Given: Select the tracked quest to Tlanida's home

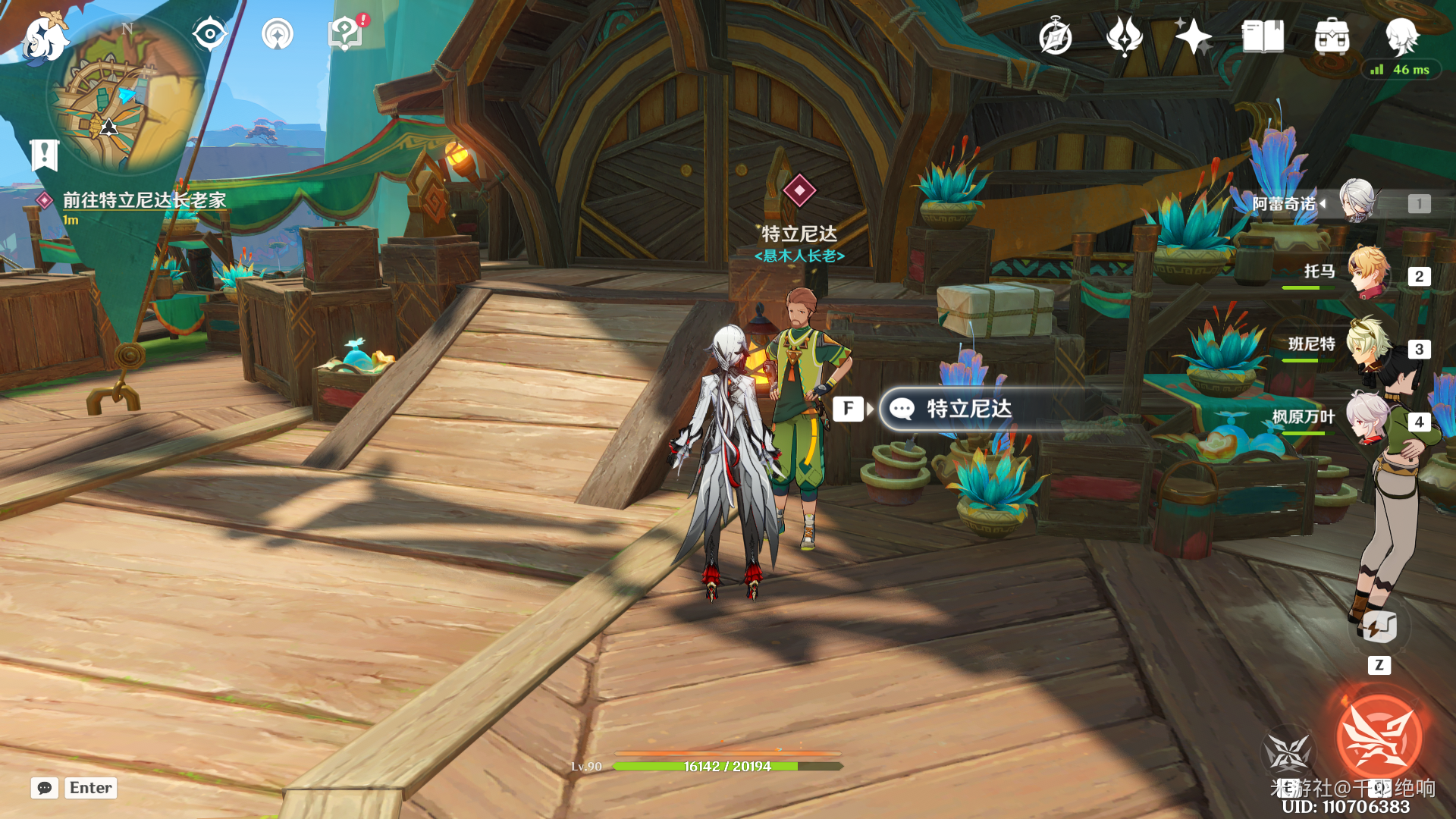Looking at the screenshot, I should [x=143, y=200].
